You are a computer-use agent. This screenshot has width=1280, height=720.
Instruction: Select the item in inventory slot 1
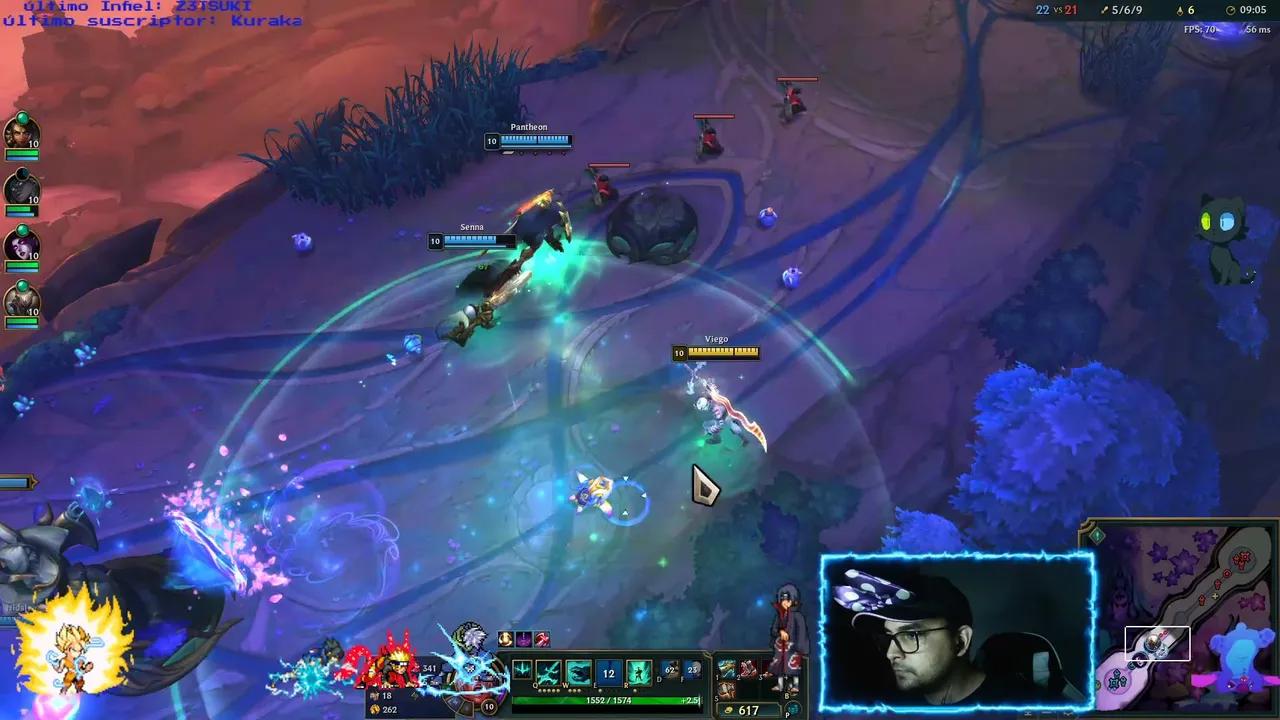(x=727, y=668)
